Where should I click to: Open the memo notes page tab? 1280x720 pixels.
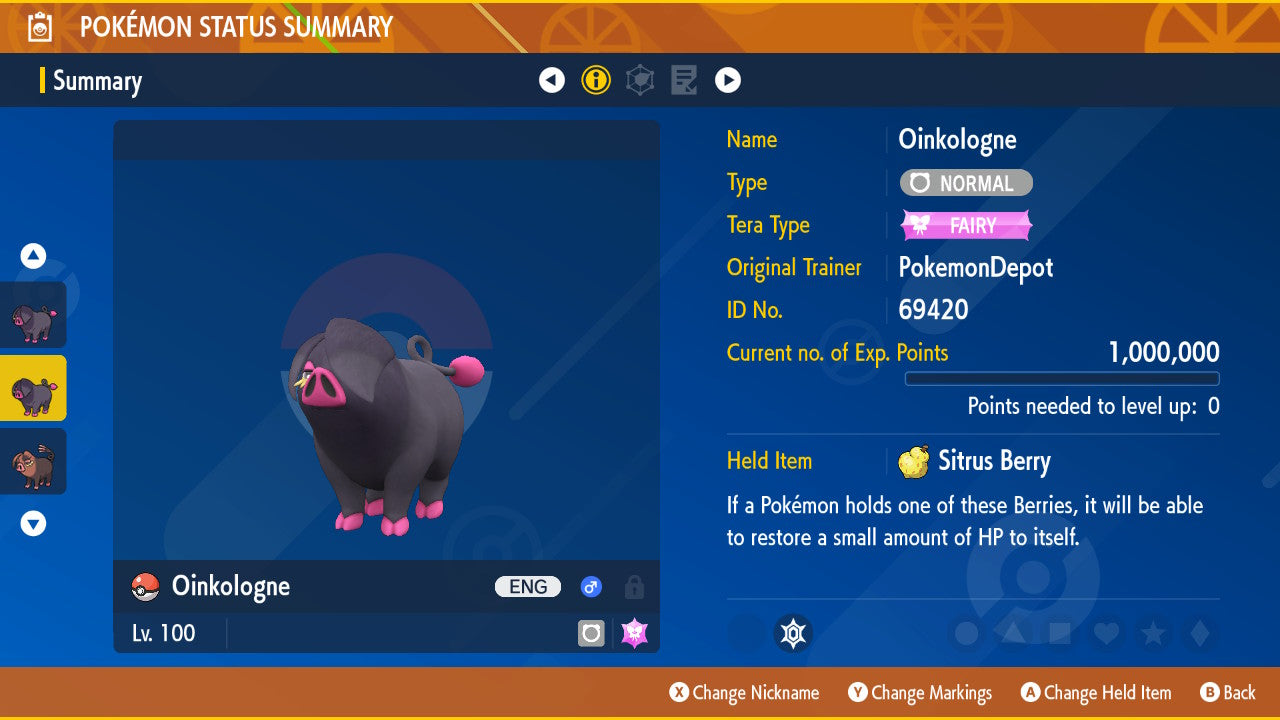pyautogui.click(x=684, y=80)
